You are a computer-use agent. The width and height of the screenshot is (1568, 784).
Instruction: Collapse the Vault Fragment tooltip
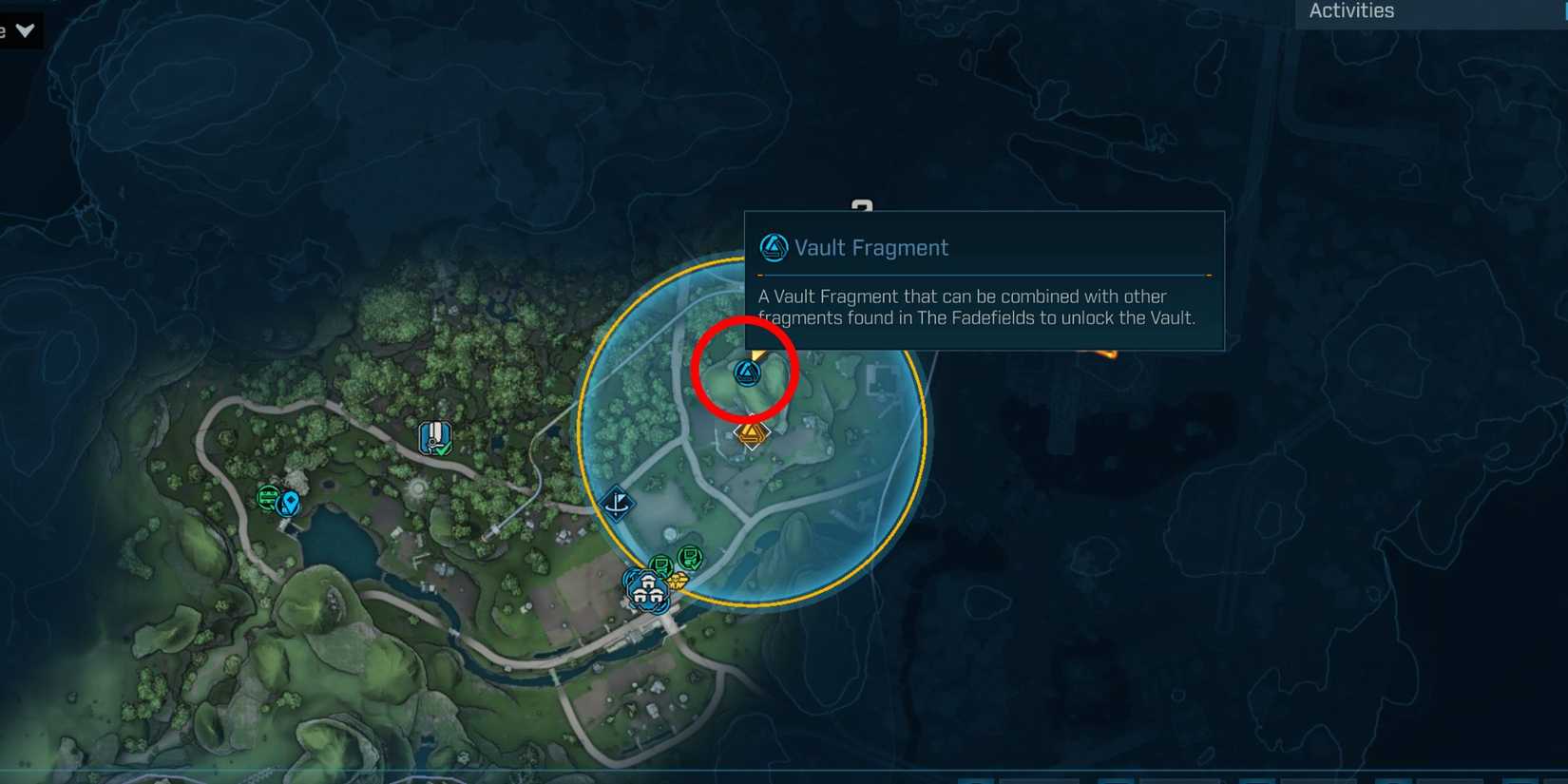985,280
